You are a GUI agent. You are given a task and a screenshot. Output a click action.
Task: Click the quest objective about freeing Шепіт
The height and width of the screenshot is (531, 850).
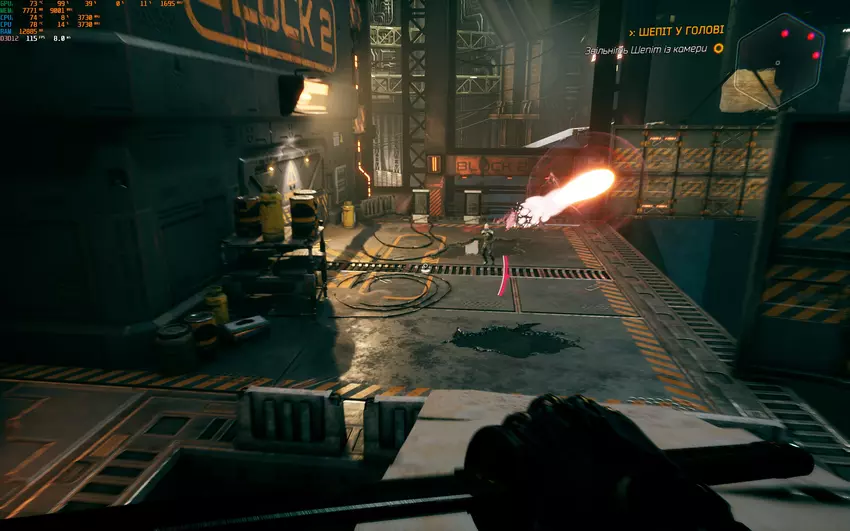coord(646,49)
